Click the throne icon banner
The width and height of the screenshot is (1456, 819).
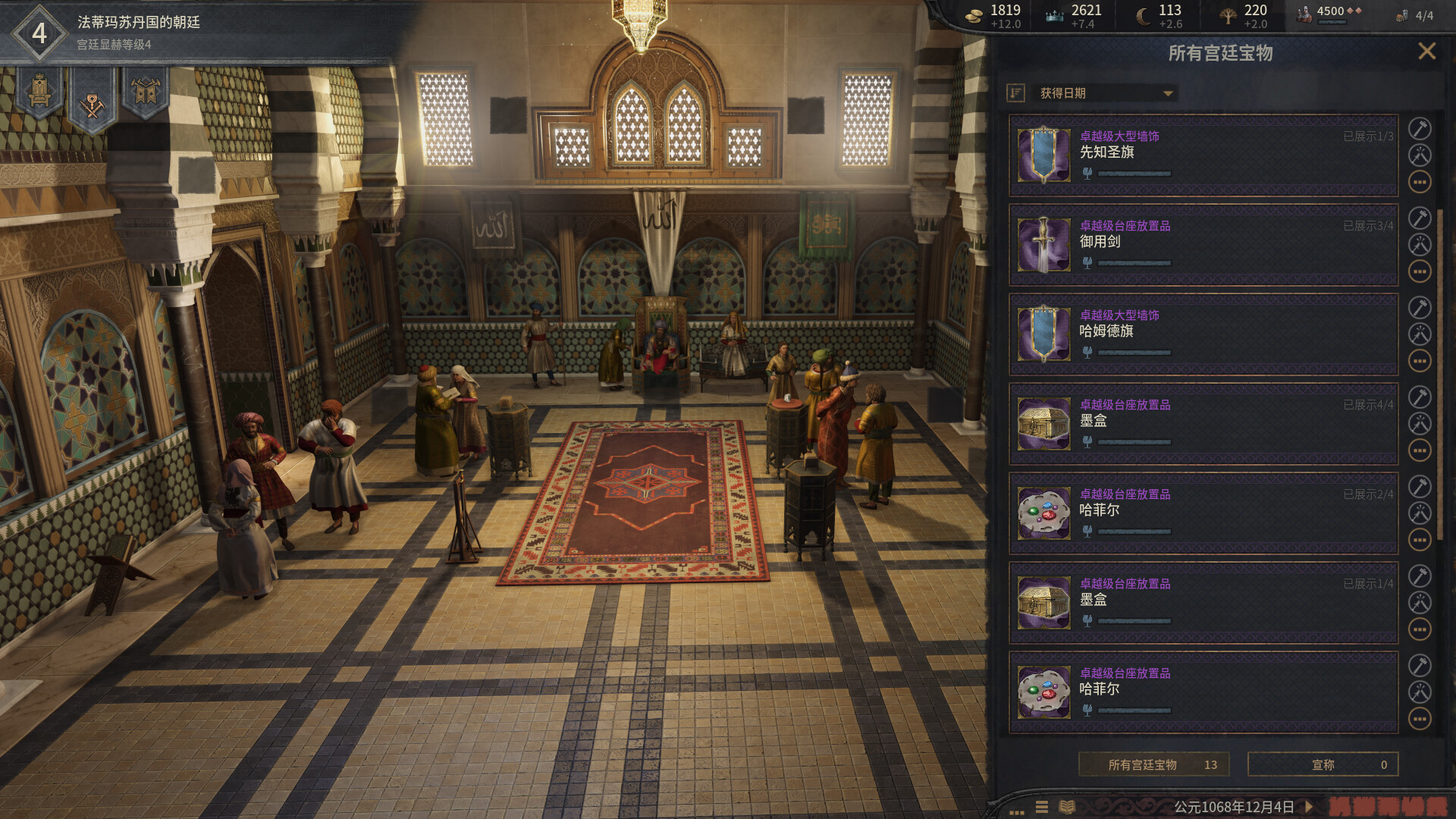point(39,93)
